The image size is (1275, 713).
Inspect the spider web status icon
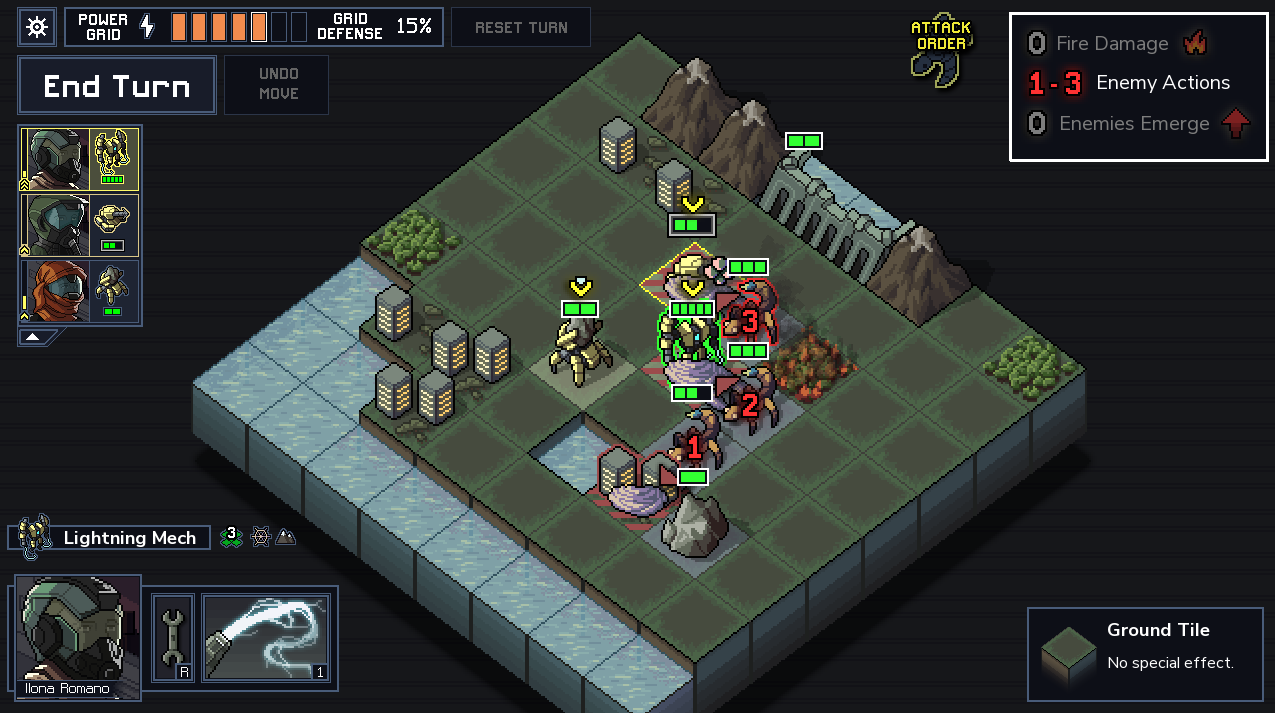click(260, 537)
